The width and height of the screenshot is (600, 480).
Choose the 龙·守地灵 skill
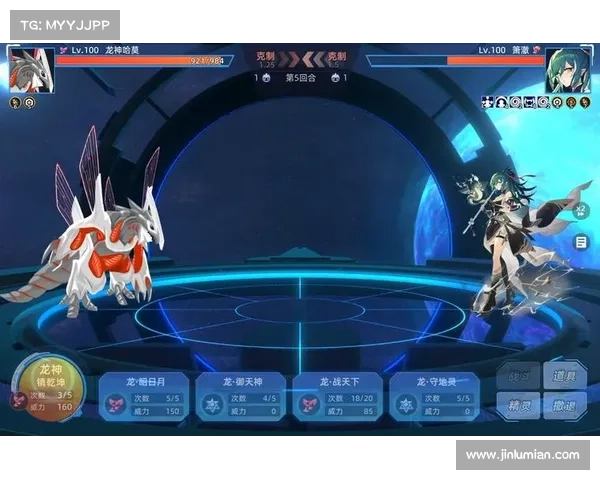(434, 396)
